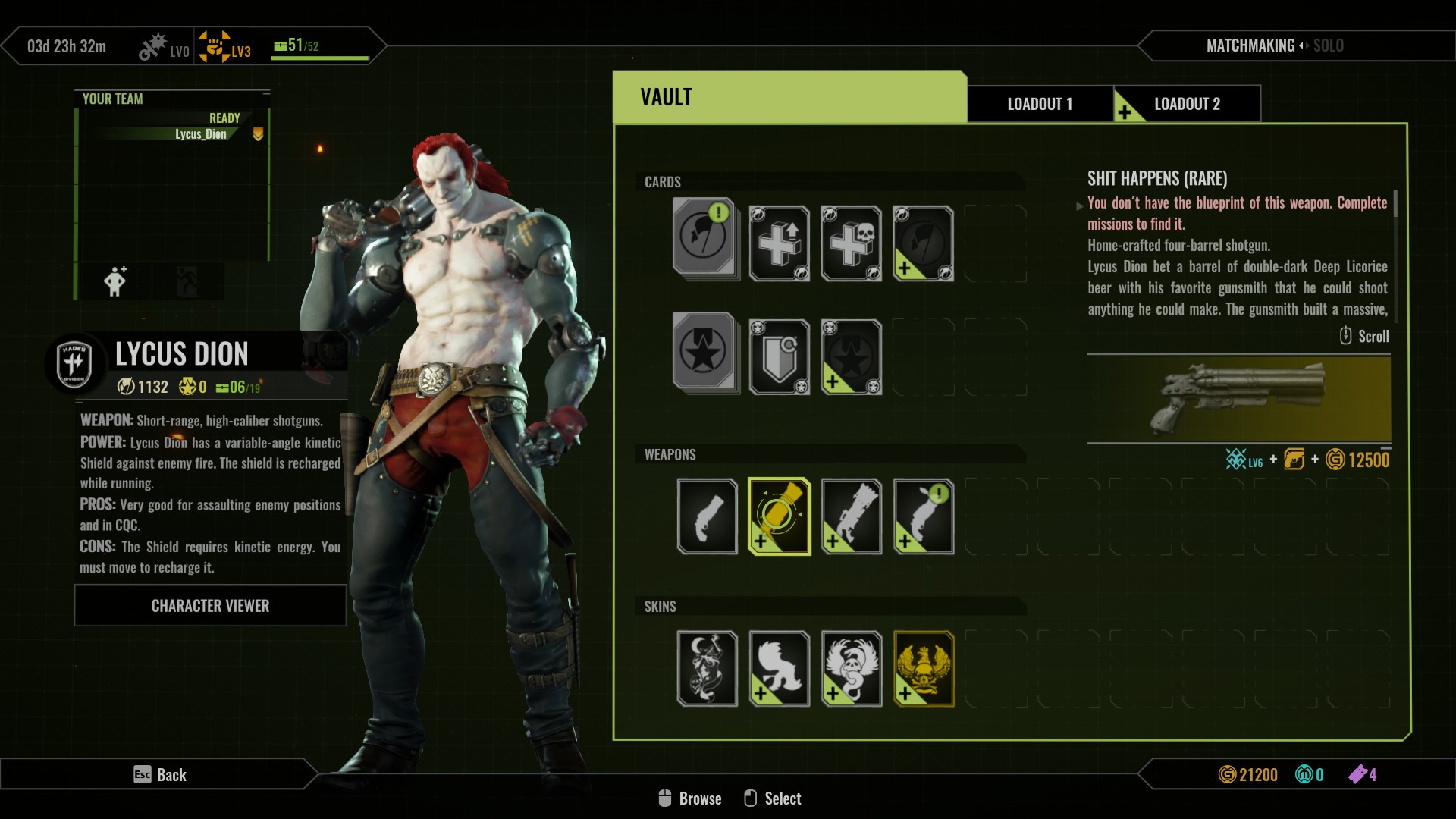Select the highlighted yellow shotgun weapon
The height and width of the screenshot is (819, 1456).
(779, 516)
